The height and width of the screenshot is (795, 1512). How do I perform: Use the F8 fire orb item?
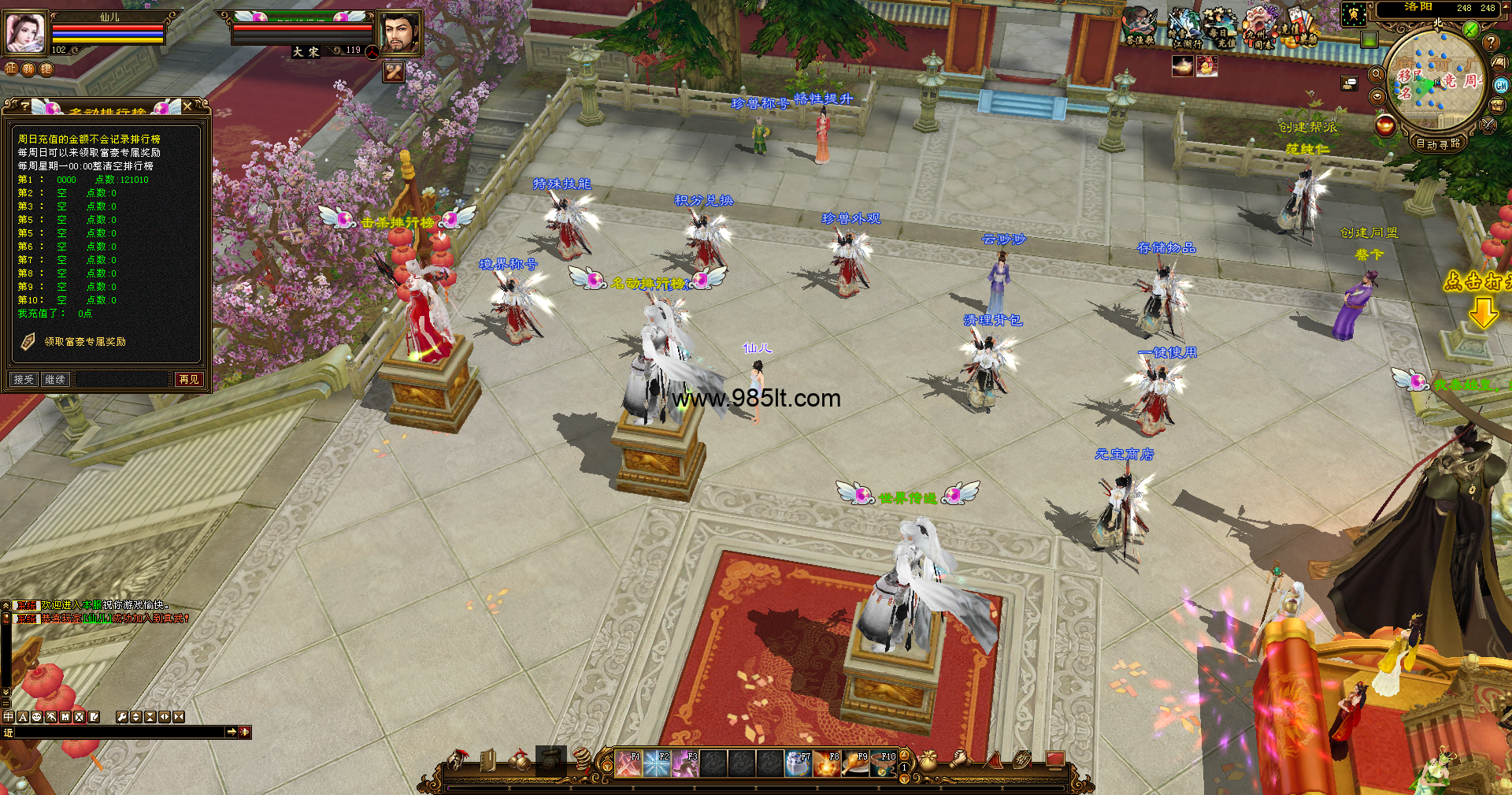(827, 763)
